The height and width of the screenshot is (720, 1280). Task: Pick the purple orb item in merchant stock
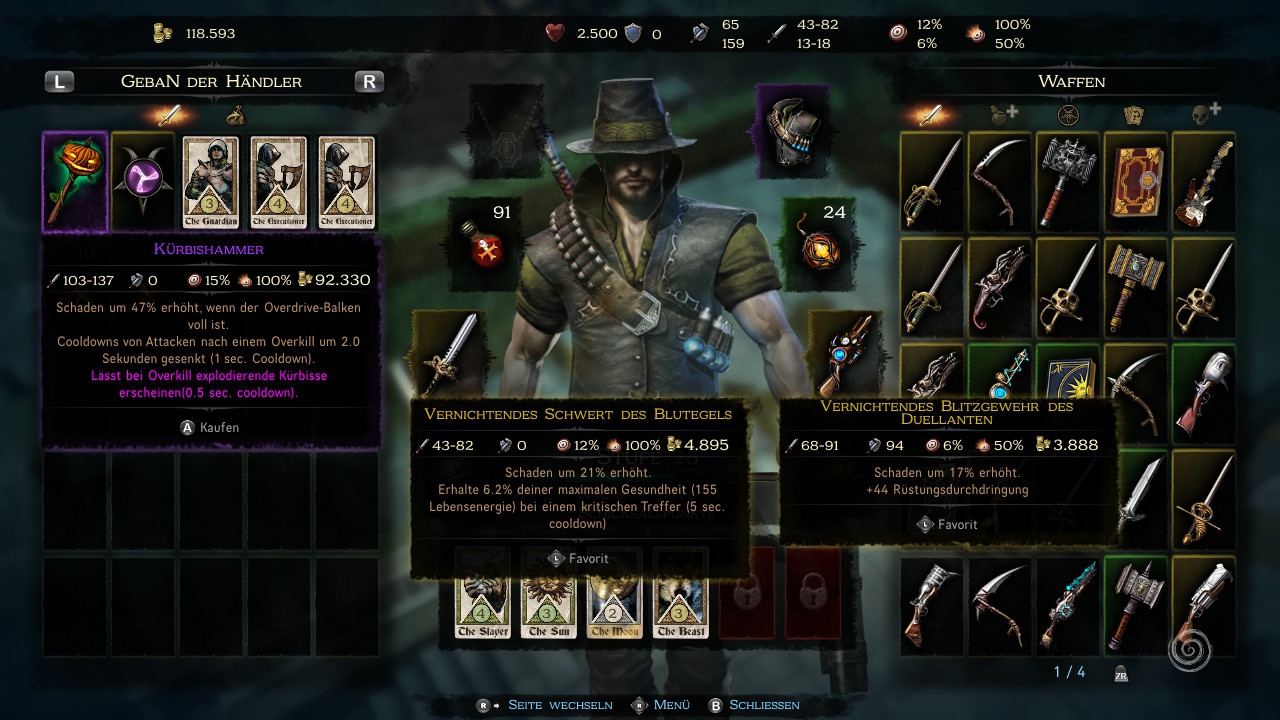coord(142,182)
